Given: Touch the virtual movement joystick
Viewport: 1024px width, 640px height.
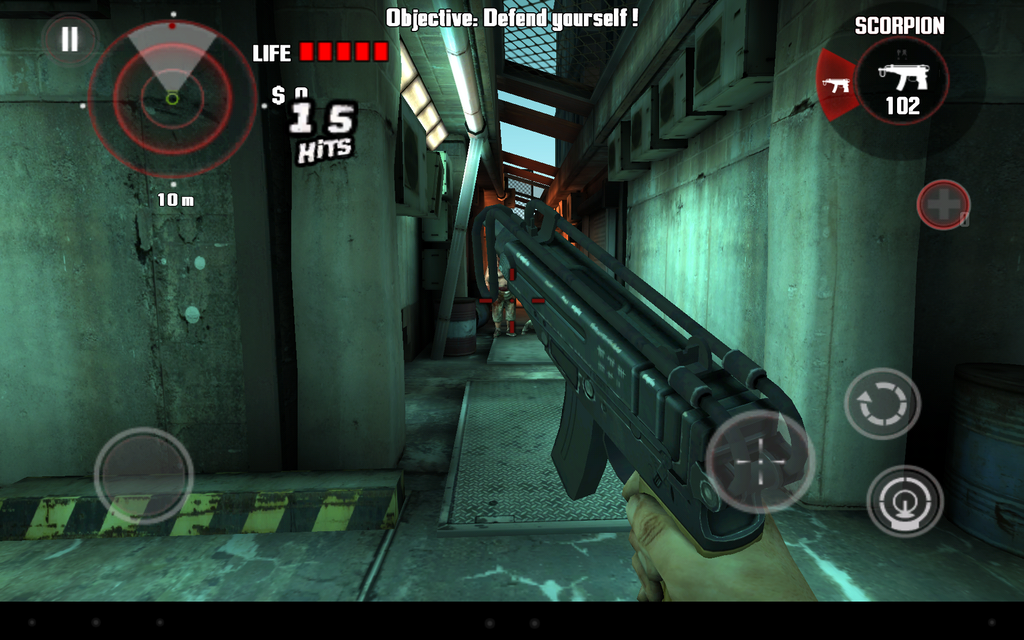Looking at the screenshot, I should (144, 476).
